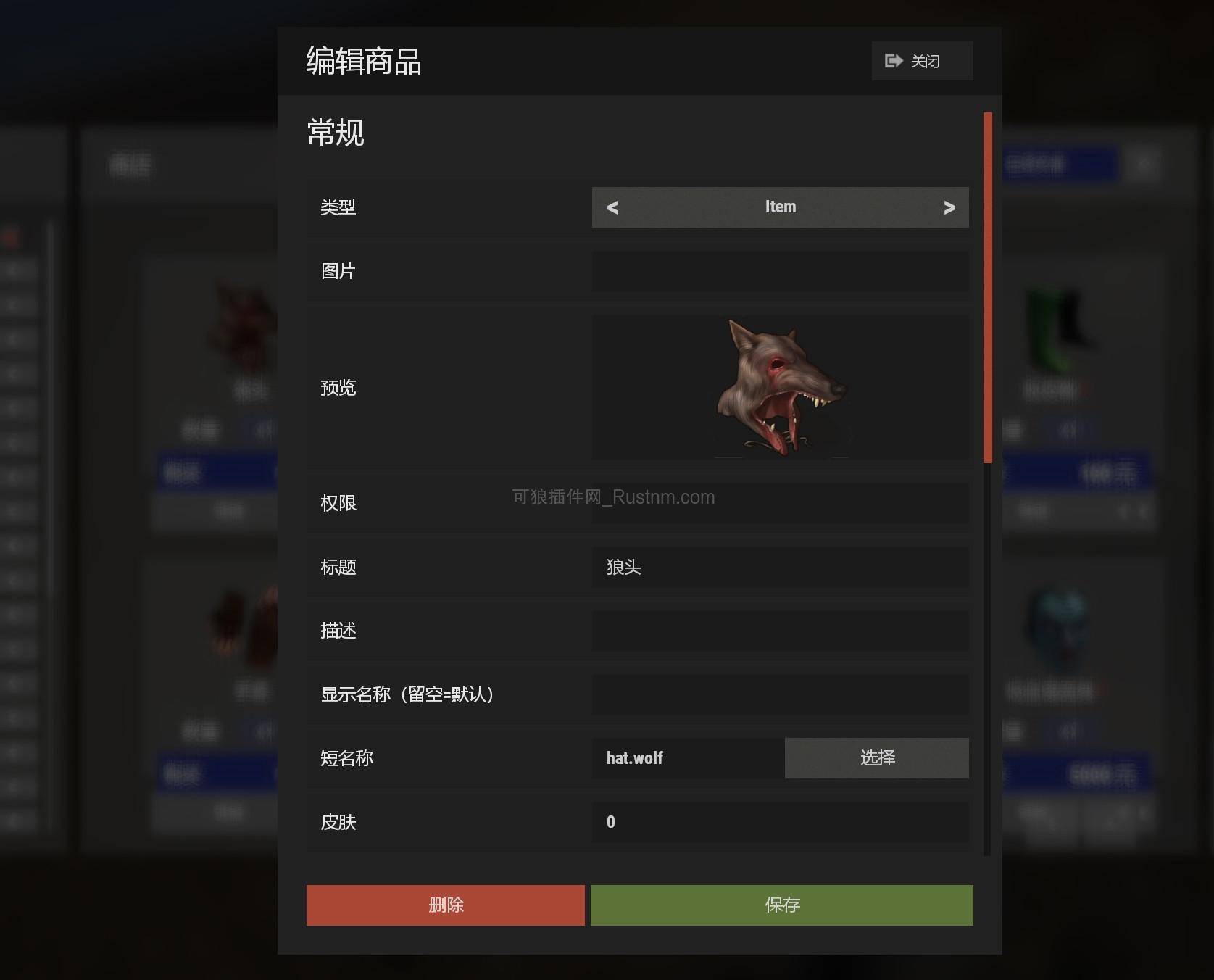Edit the 皮肤 skin ID field
The image size is (1214, 980).
pyautogui.click(x=781, y=823)
